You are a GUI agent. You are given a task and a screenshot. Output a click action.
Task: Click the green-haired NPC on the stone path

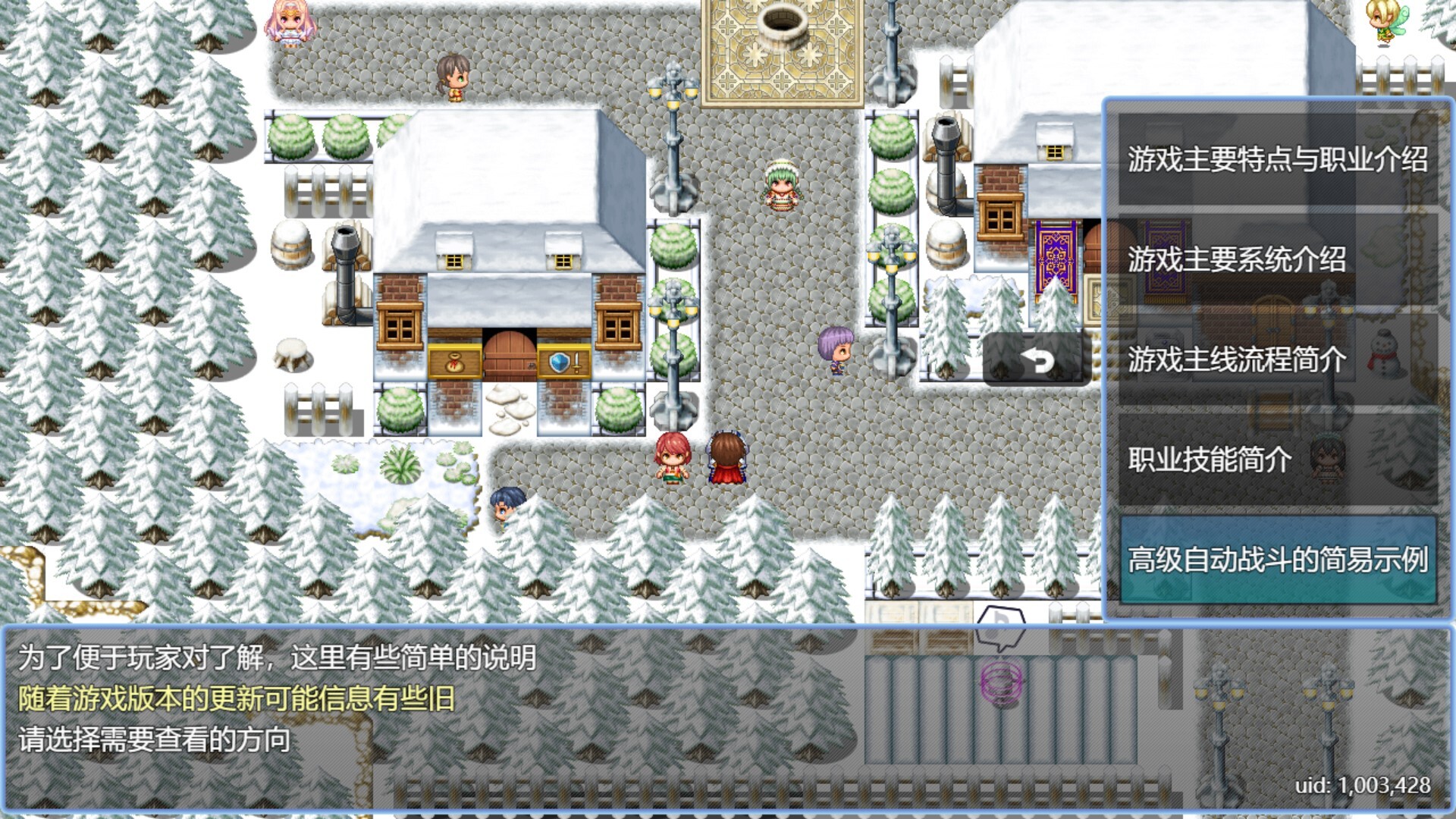pos(781,185)
